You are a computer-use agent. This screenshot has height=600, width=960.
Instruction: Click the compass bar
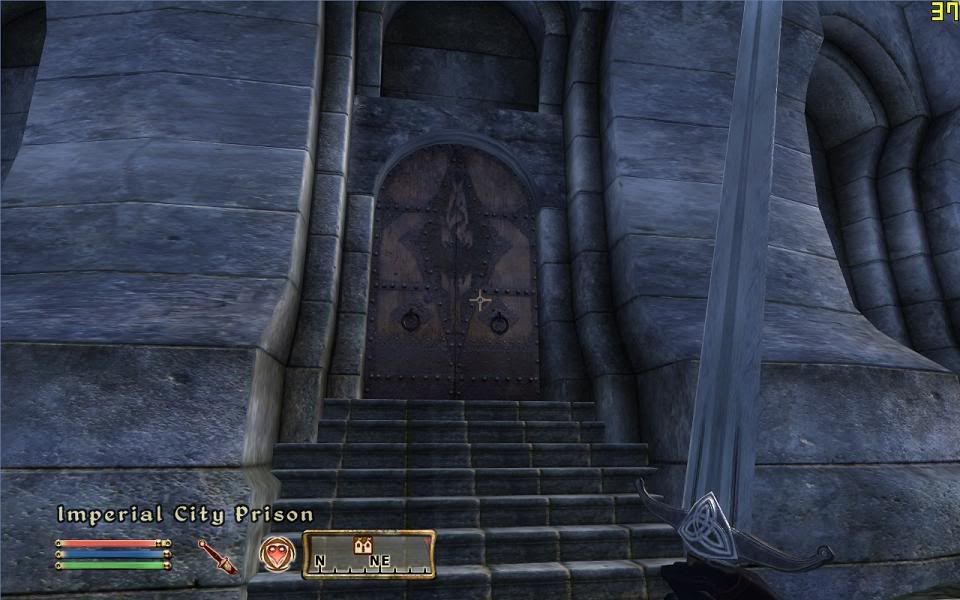pyautogui.click(x=369, y=554)
